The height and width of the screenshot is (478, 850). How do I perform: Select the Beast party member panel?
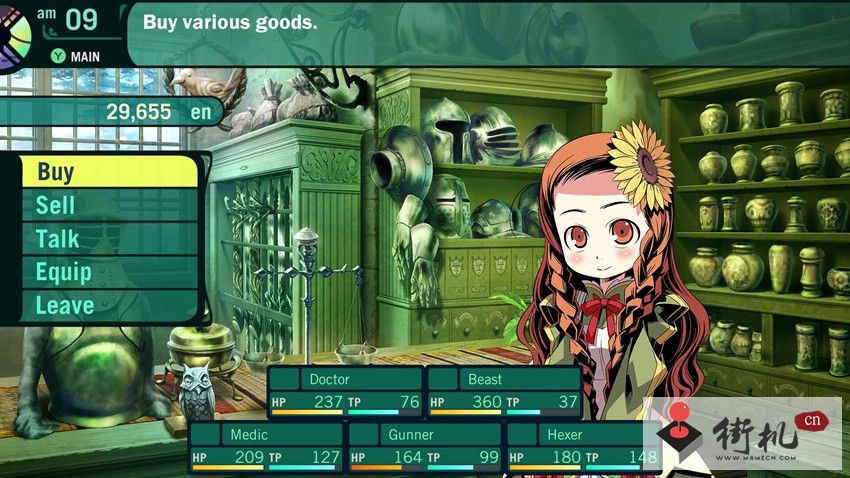[x=503, y=392]
